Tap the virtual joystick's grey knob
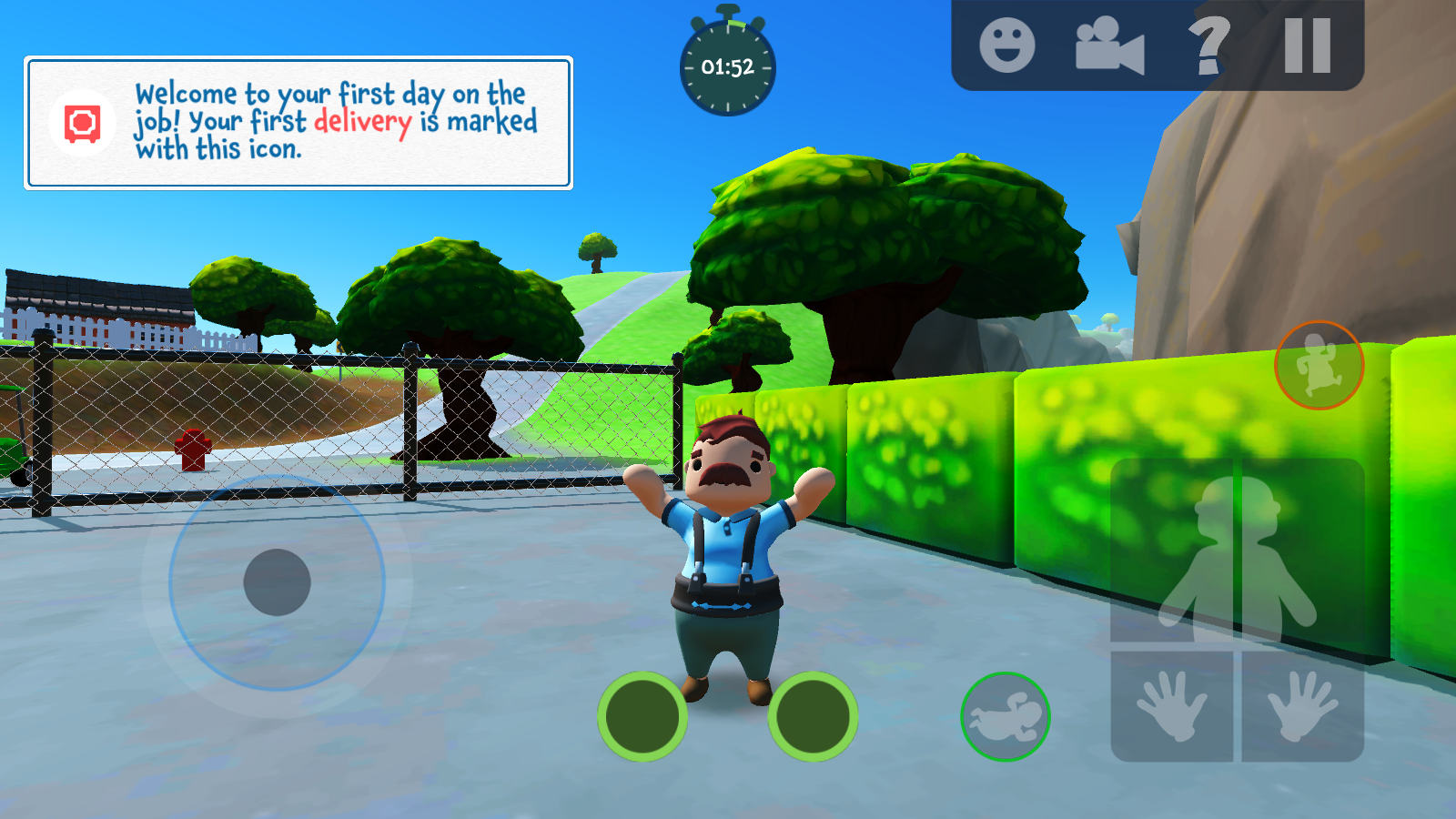This screenshot has width=1456, height=819. (278, 582)
